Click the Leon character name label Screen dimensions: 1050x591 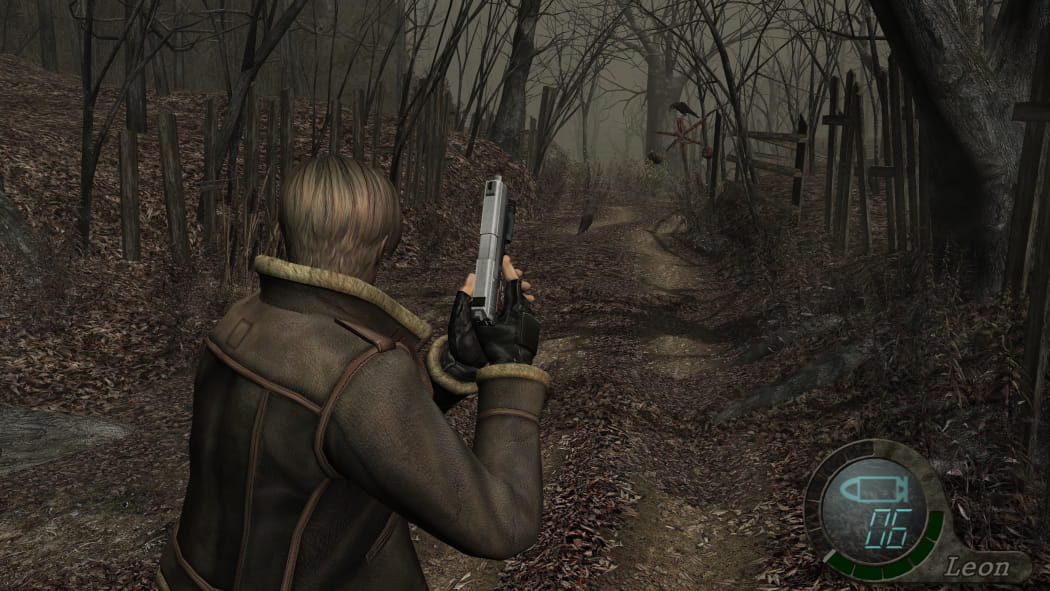click(977, 566)
